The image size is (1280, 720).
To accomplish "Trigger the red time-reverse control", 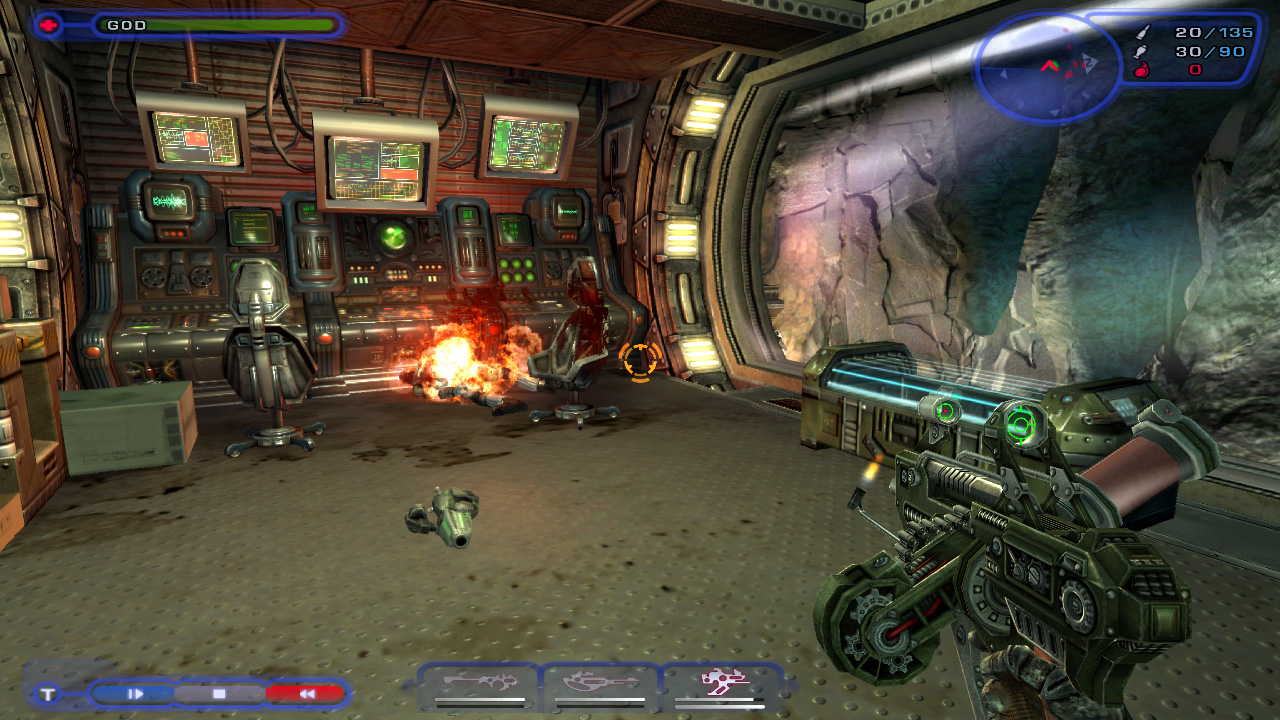I will pos(306,693).
